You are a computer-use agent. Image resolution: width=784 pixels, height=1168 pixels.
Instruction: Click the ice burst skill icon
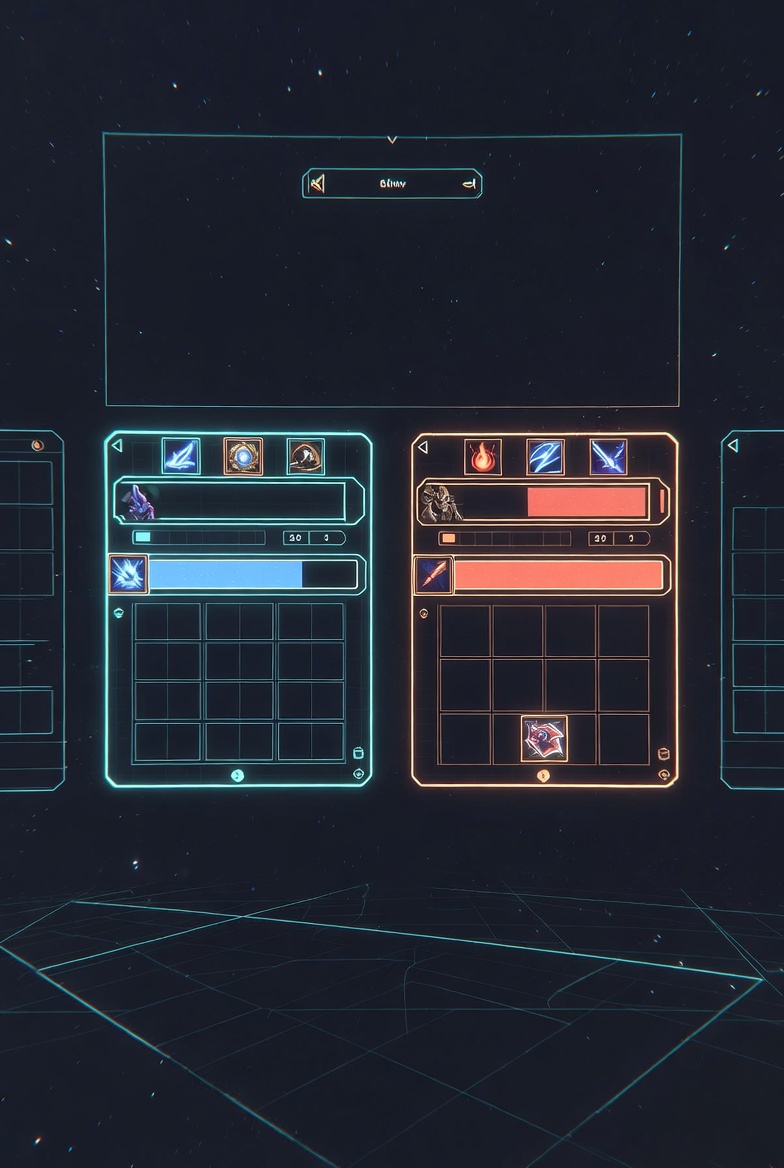[129, 574]
